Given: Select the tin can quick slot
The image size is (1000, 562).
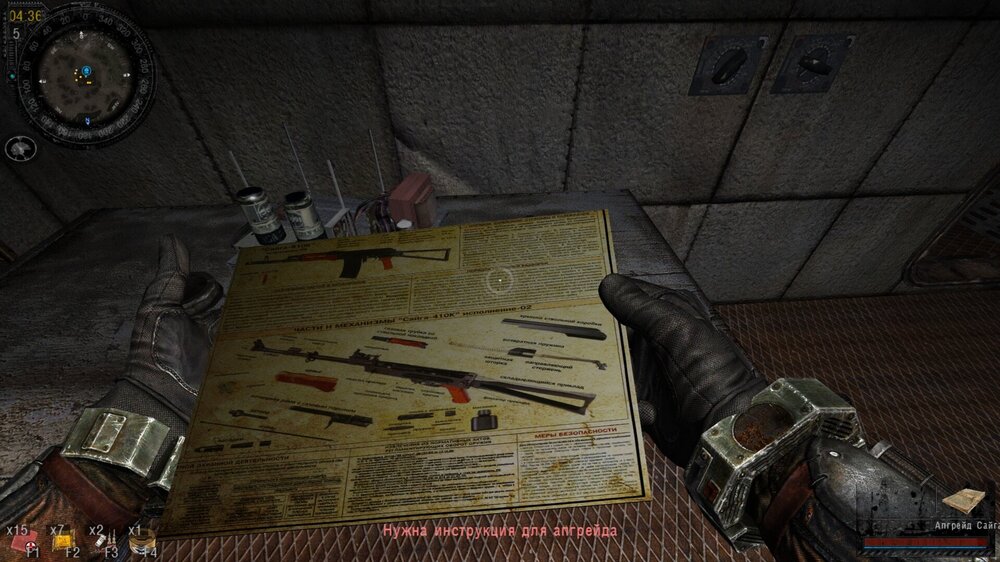Looking at the screenshot, I should [x=141, y=541].
